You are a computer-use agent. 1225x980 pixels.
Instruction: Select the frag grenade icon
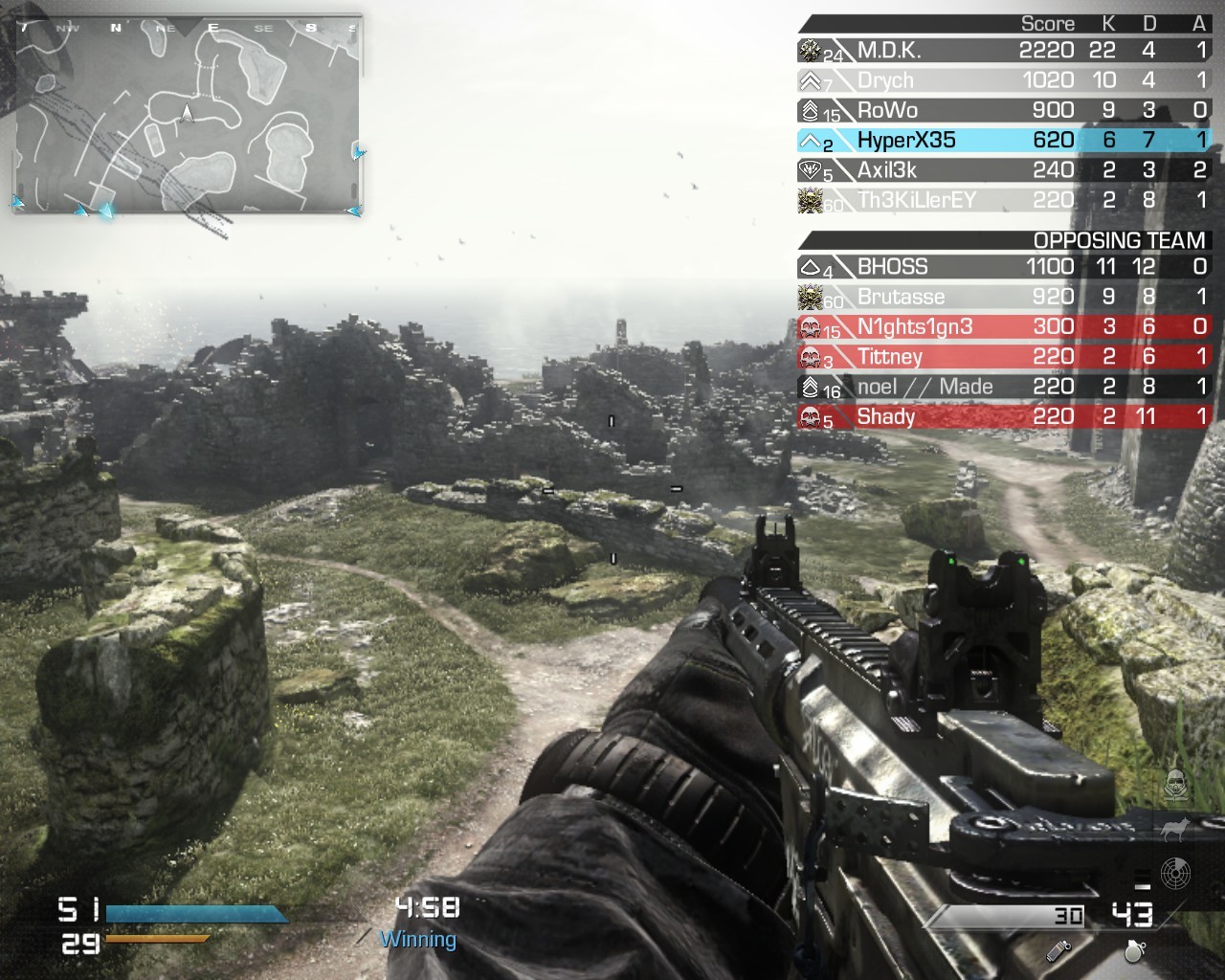[x=1135, y=950]
